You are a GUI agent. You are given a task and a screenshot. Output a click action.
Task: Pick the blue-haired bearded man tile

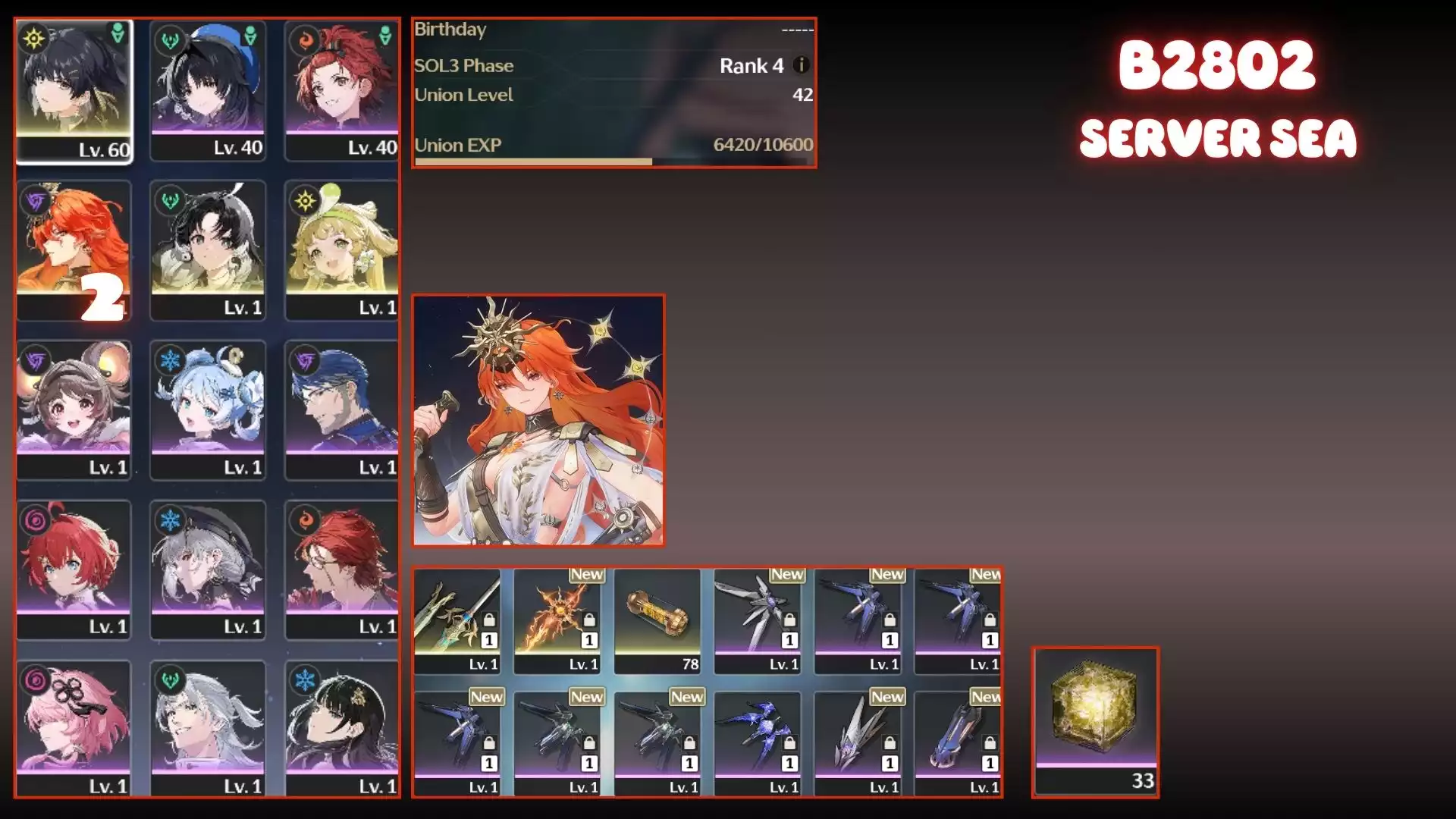coord(342,409)
